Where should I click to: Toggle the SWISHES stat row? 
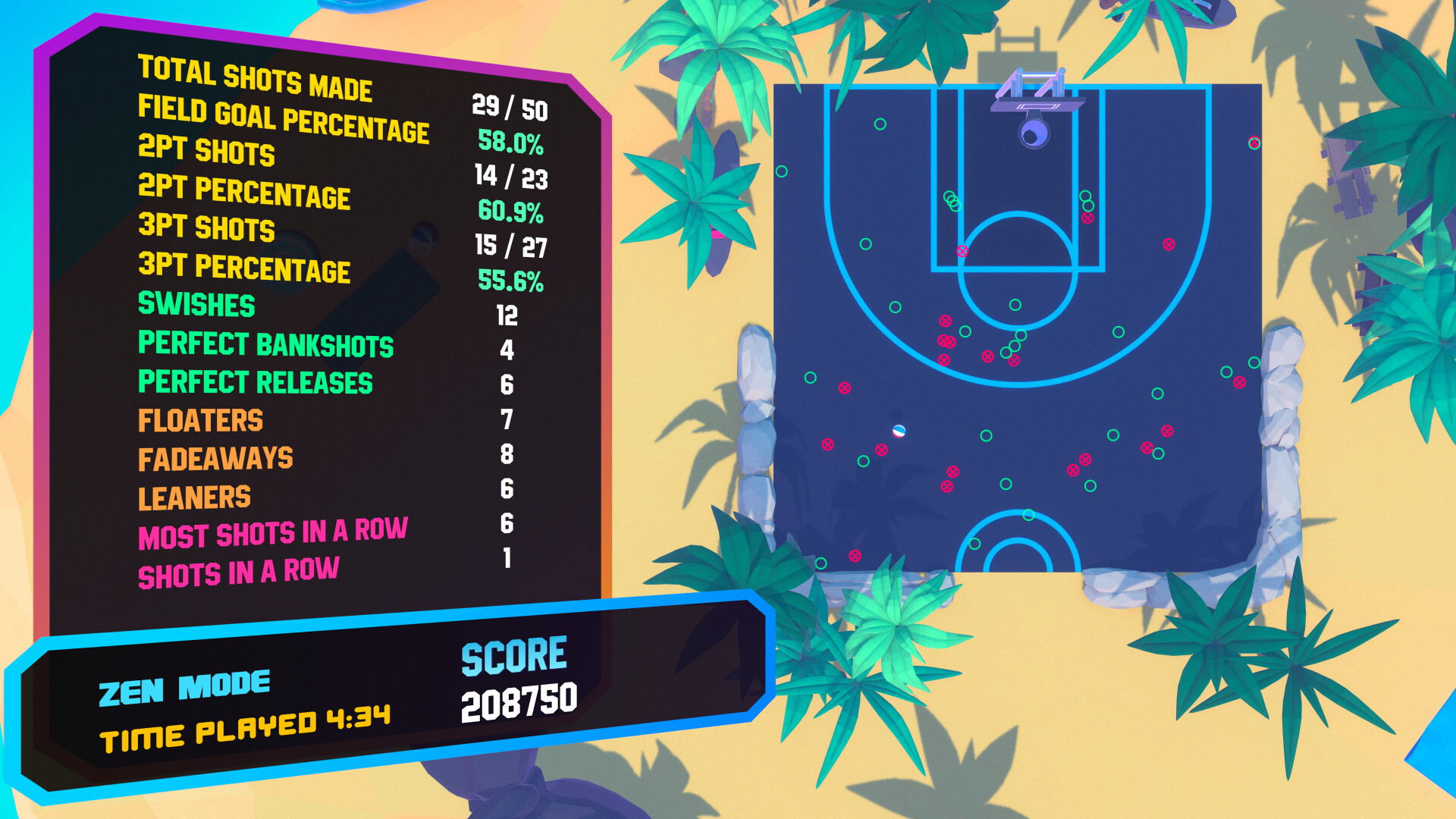point(196,306)
